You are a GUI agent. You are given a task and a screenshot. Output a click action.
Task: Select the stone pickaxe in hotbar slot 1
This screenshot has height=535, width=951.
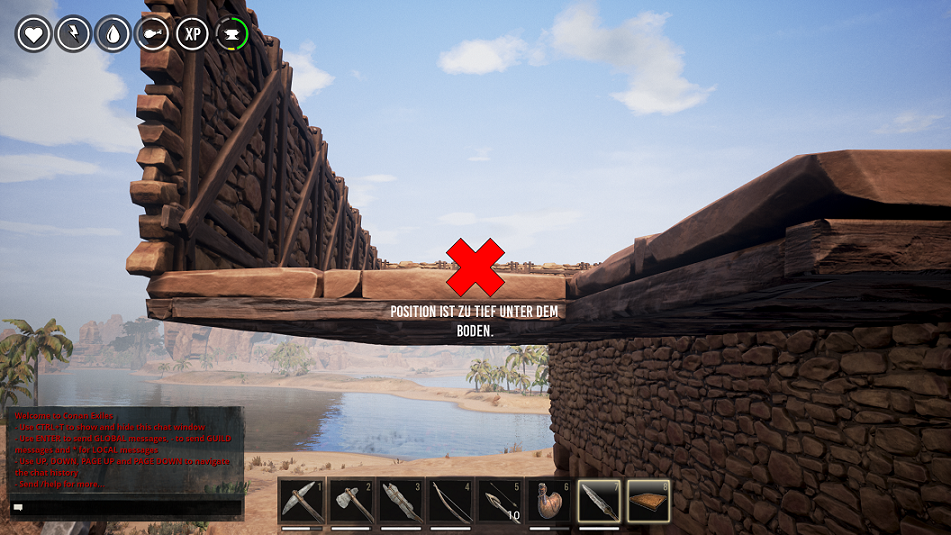(302, 500)
